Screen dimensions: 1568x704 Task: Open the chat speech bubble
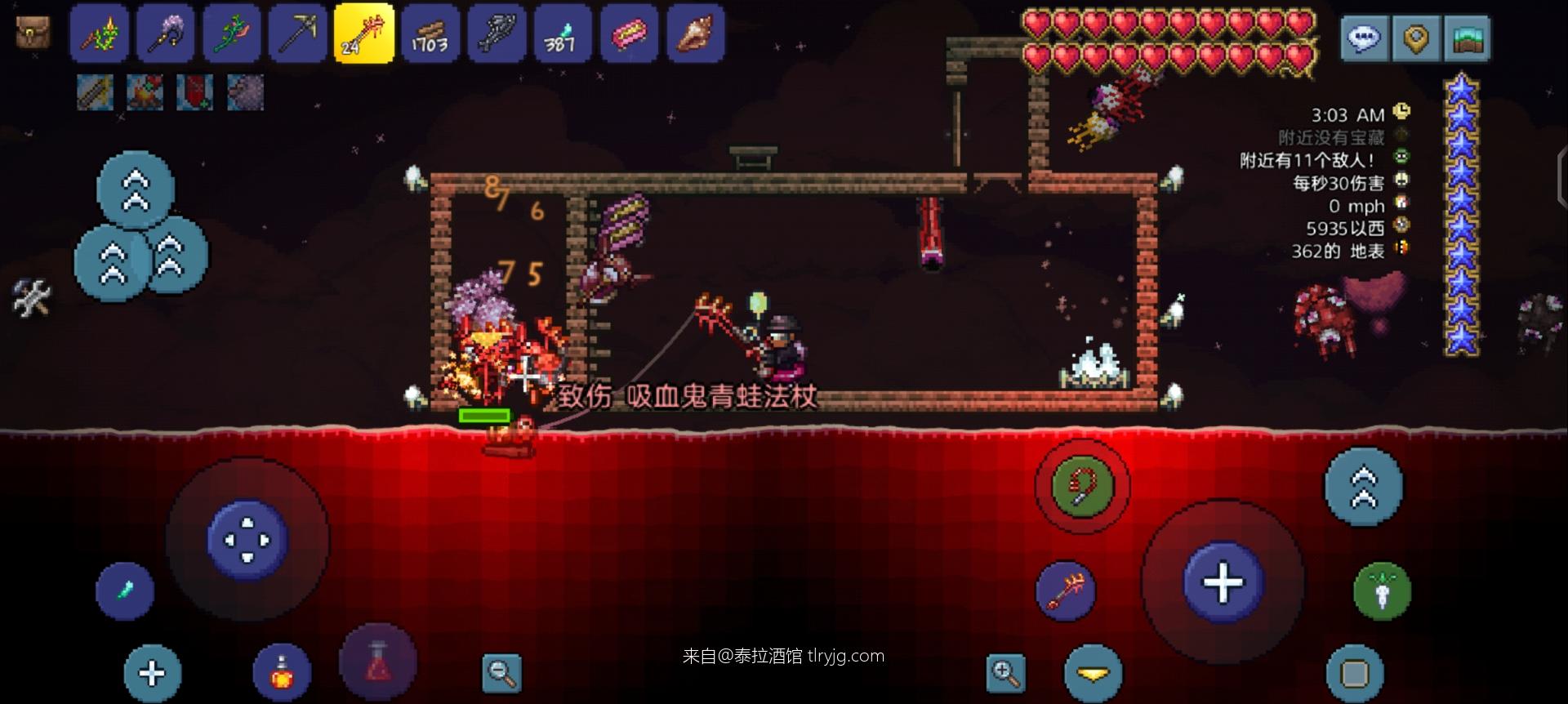point(1364,38)
